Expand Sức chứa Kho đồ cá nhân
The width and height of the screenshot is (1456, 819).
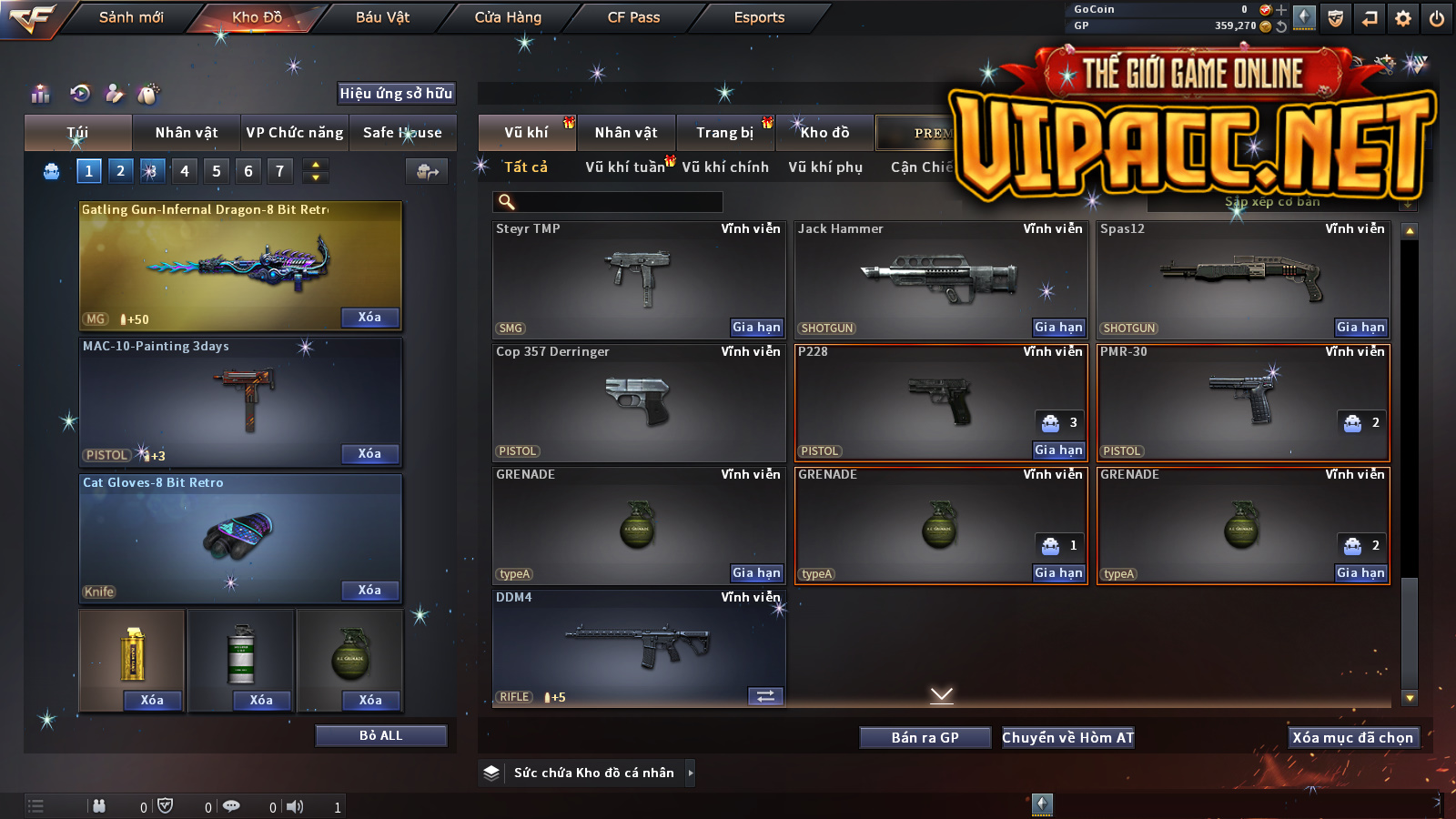[x=691, y=773]
